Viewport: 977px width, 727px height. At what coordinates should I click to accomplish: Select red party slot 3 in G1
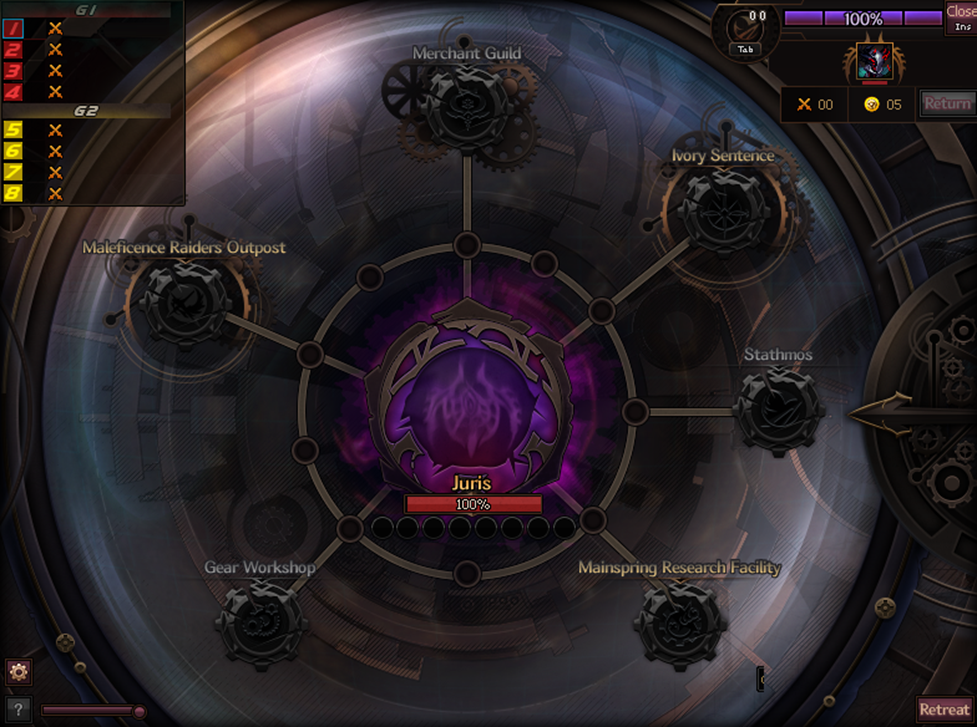tap(13, 71)
